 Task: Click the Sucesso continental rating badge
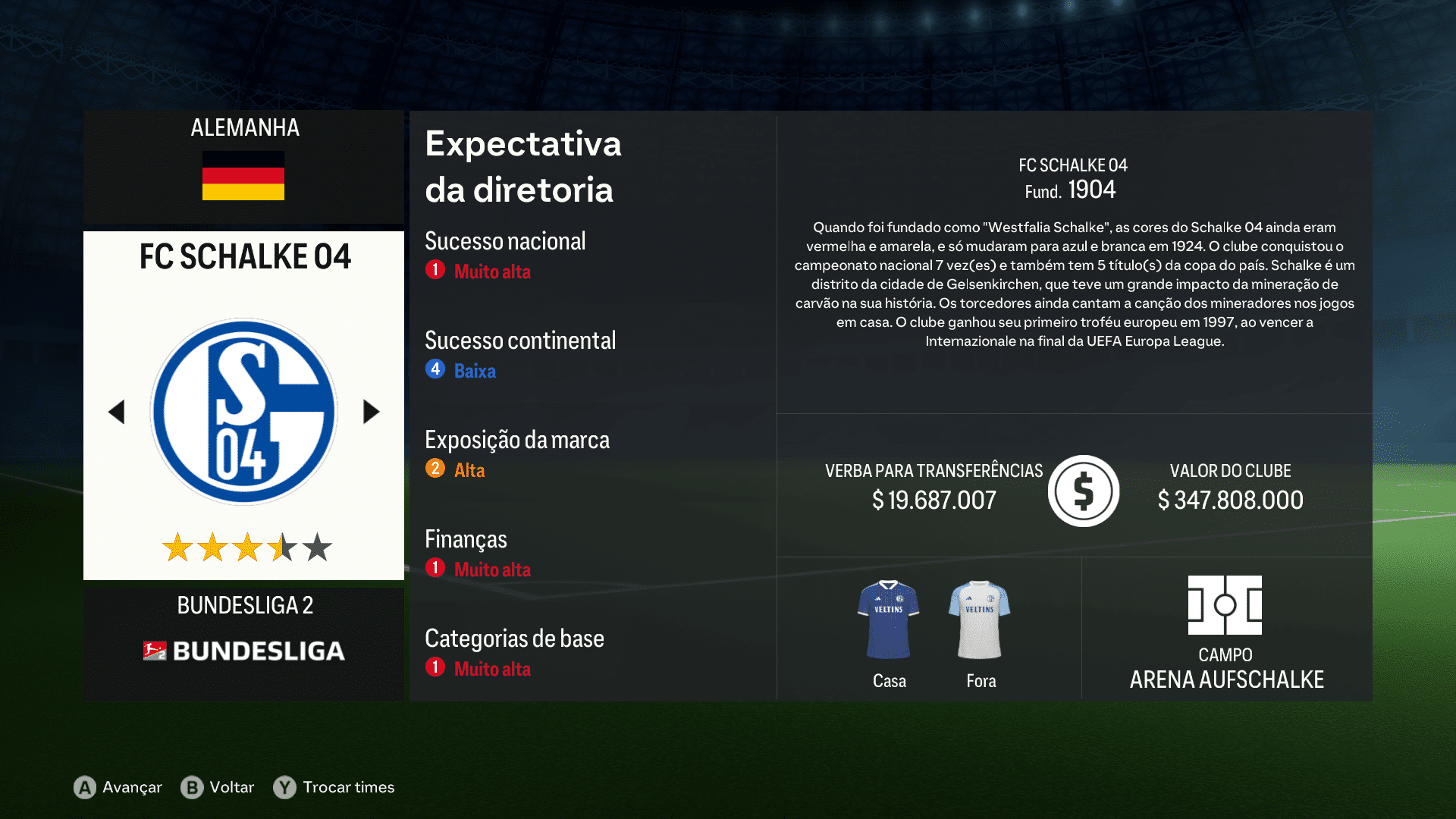435,369
